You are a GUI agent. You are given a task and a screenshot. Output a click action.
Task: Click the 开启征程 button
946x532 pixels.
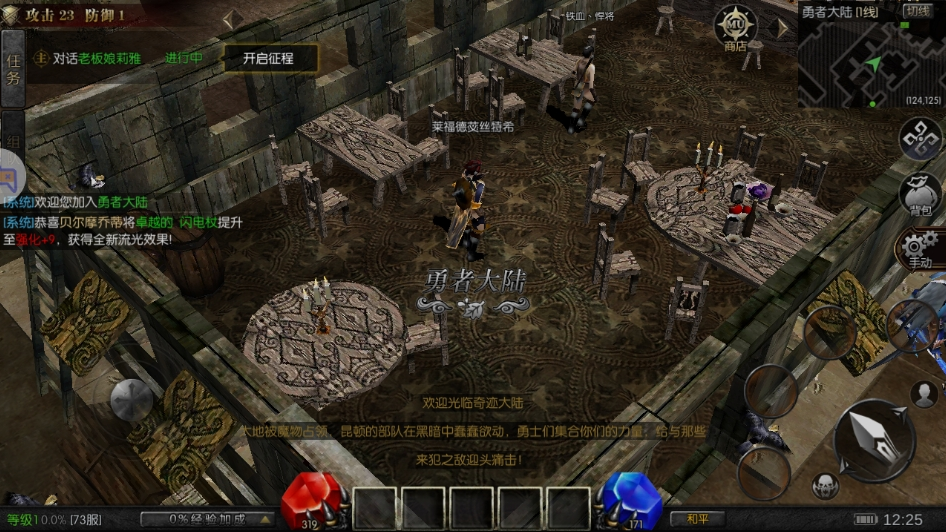coord(268,58)
